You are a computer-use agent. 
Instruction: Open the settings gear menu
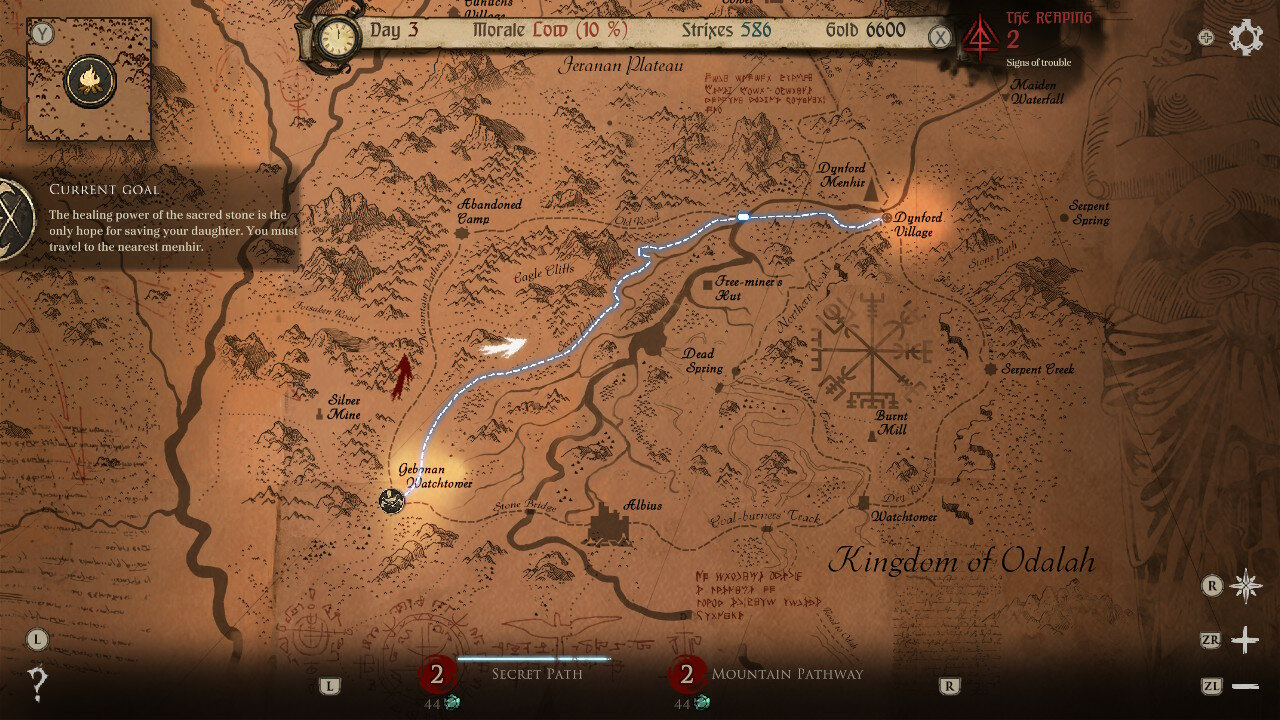point(1246,38)
